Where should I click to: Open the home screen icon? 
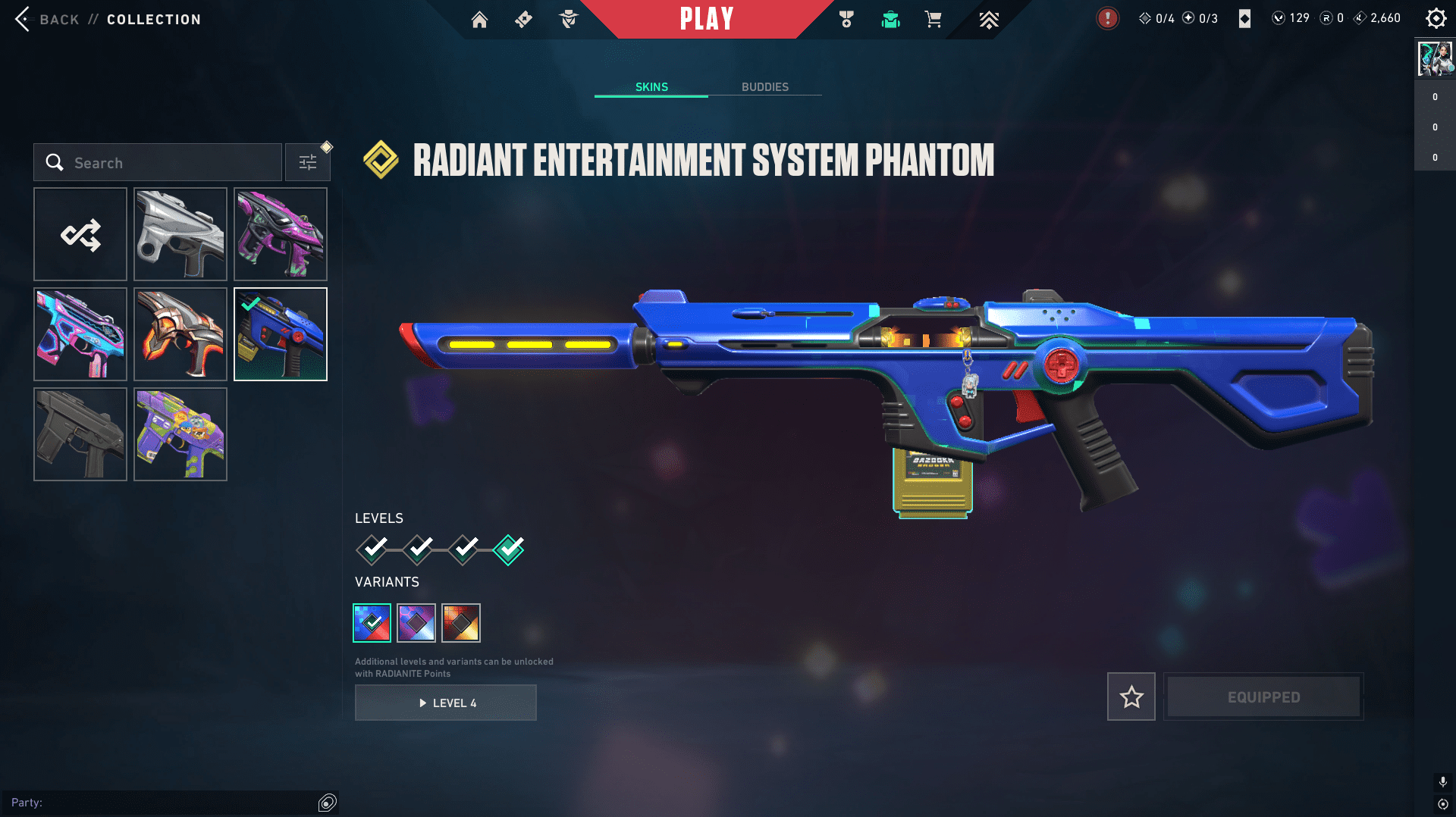coord(479,20)
